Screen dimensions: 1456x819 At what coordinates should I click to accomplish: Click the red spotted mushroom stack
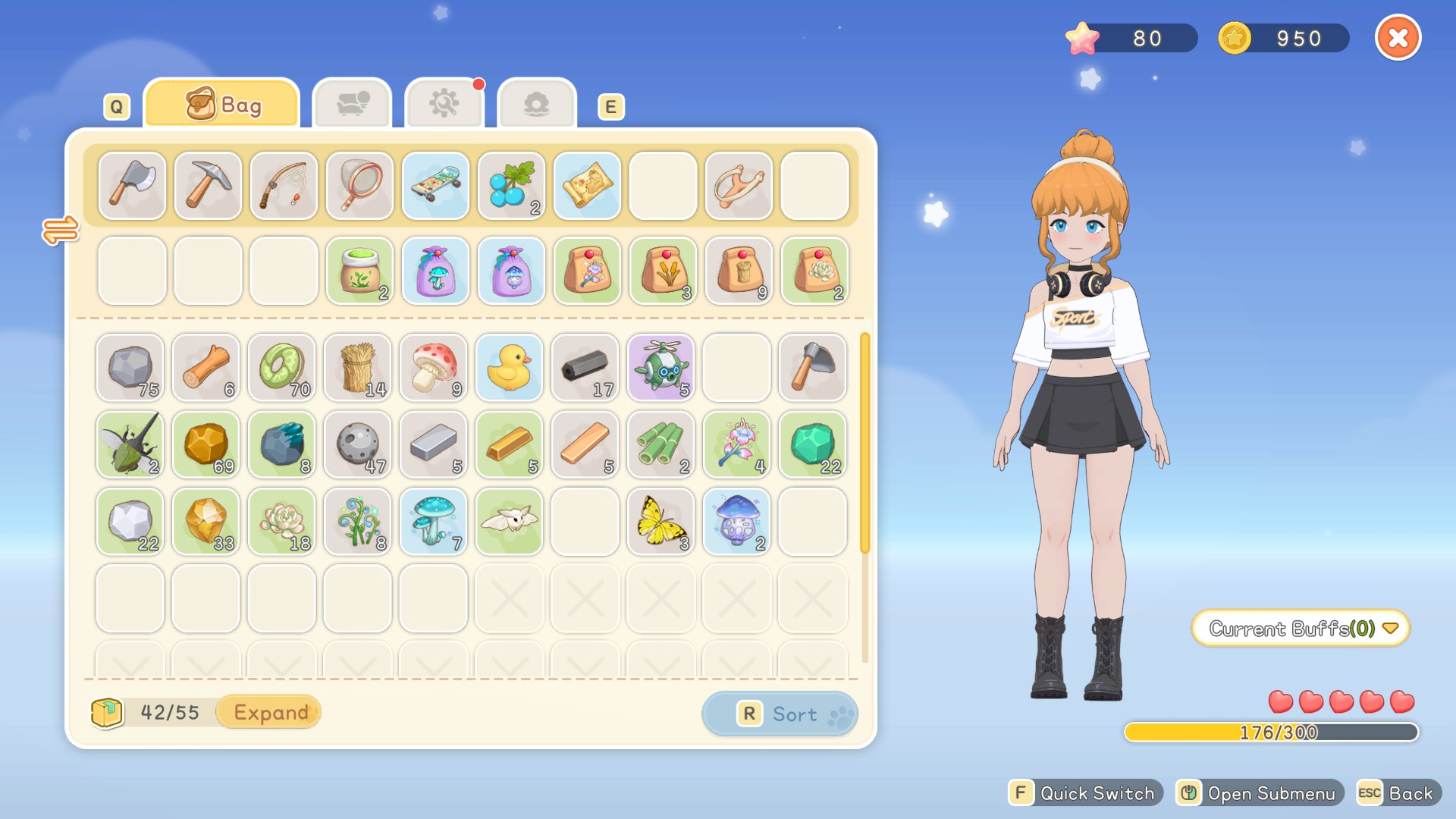(x=434, y=368)
